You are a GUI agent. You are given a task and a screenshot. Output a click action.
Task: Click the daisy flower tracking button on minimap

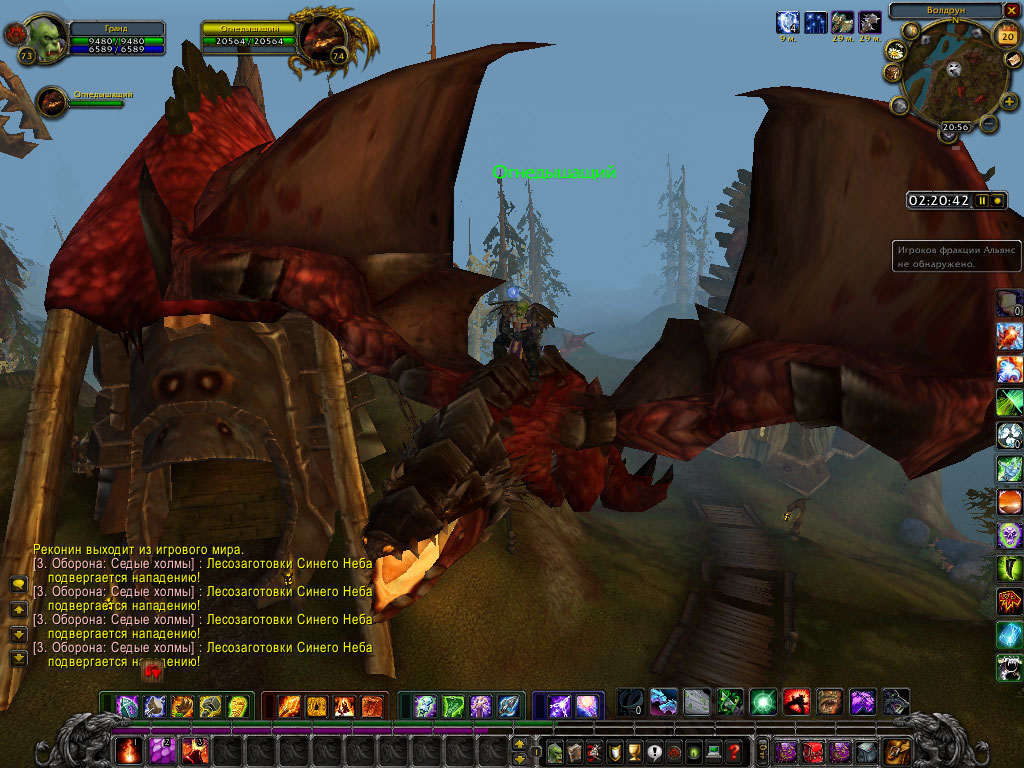point(894,53)
